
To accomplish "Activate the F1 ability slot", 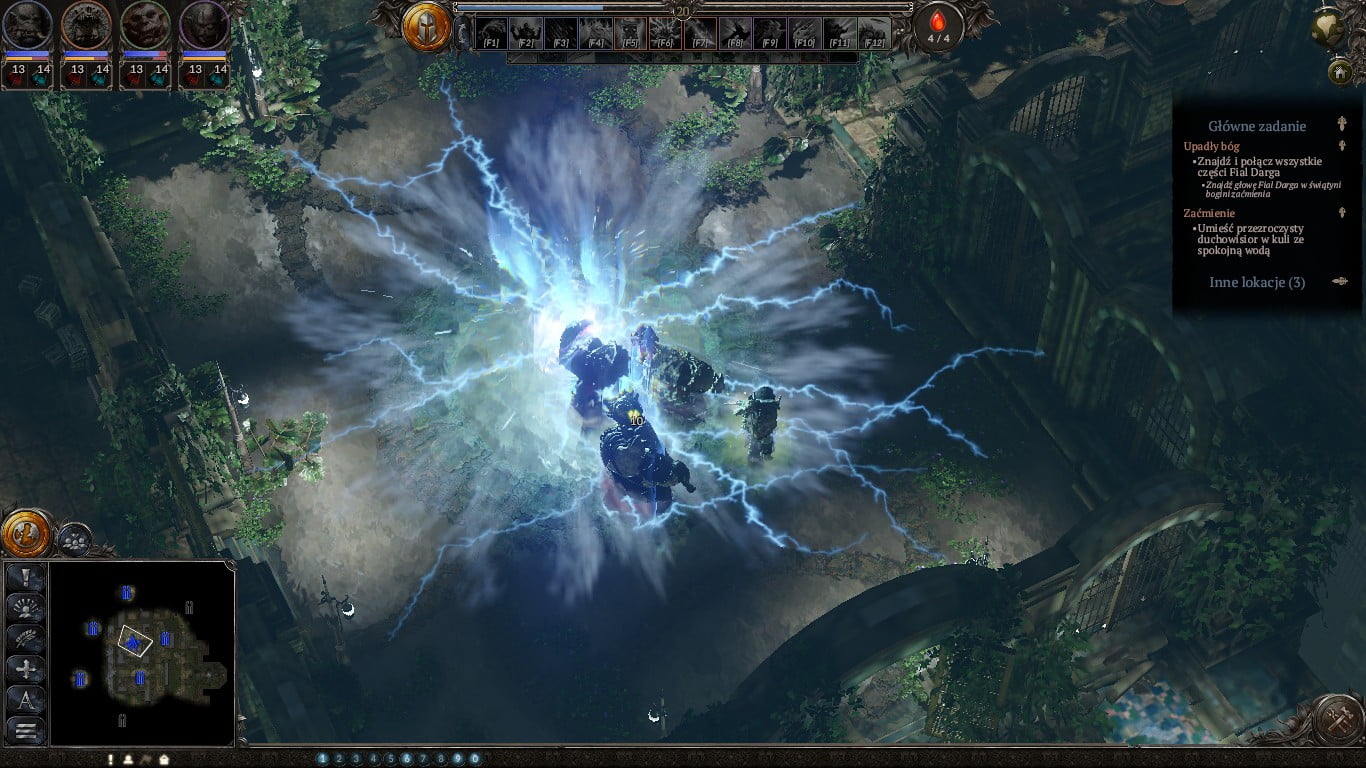I will tap(491, 34).
